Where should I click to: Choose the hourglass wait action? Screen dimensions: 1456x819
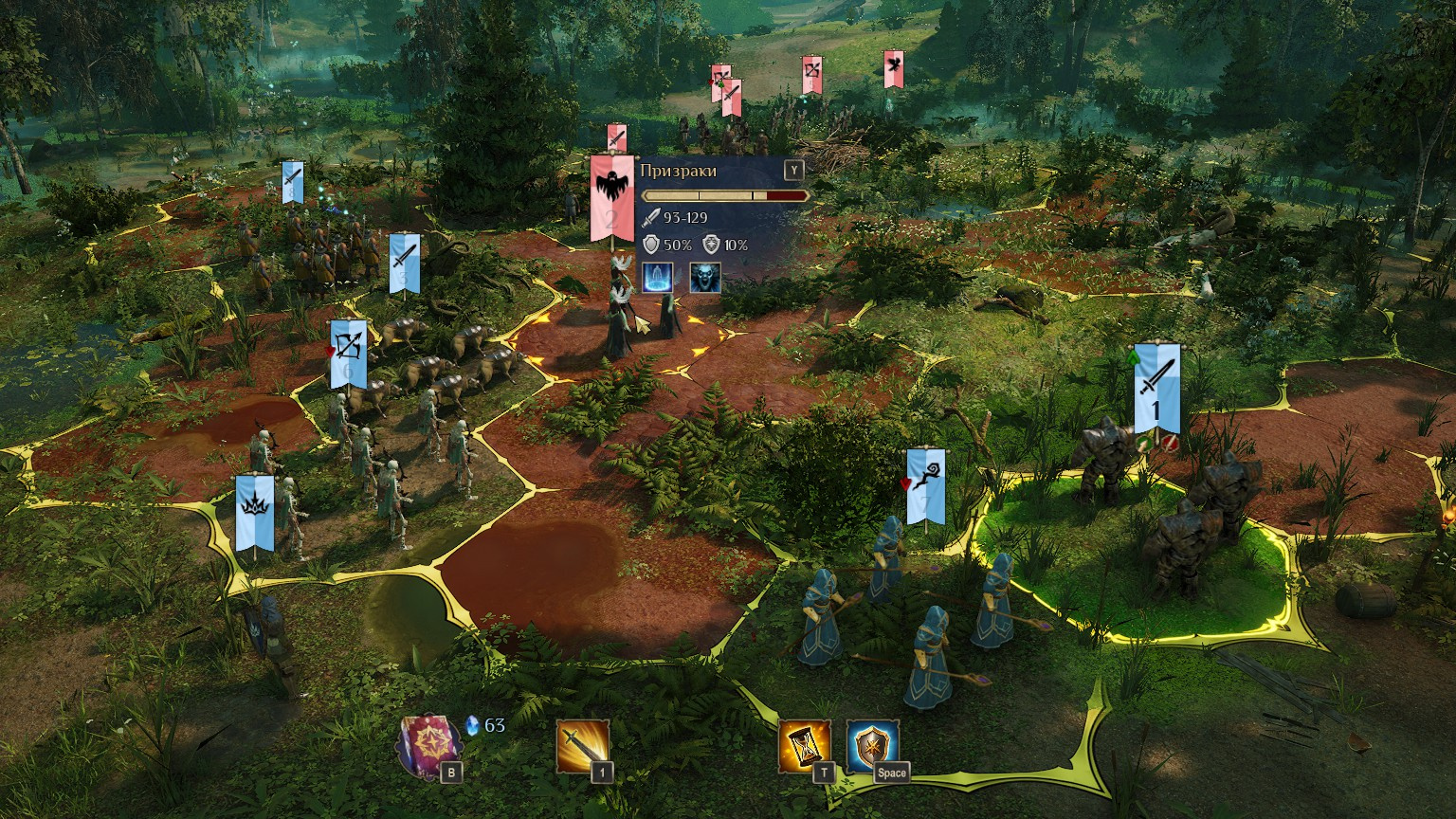click(x=804, y=745)
